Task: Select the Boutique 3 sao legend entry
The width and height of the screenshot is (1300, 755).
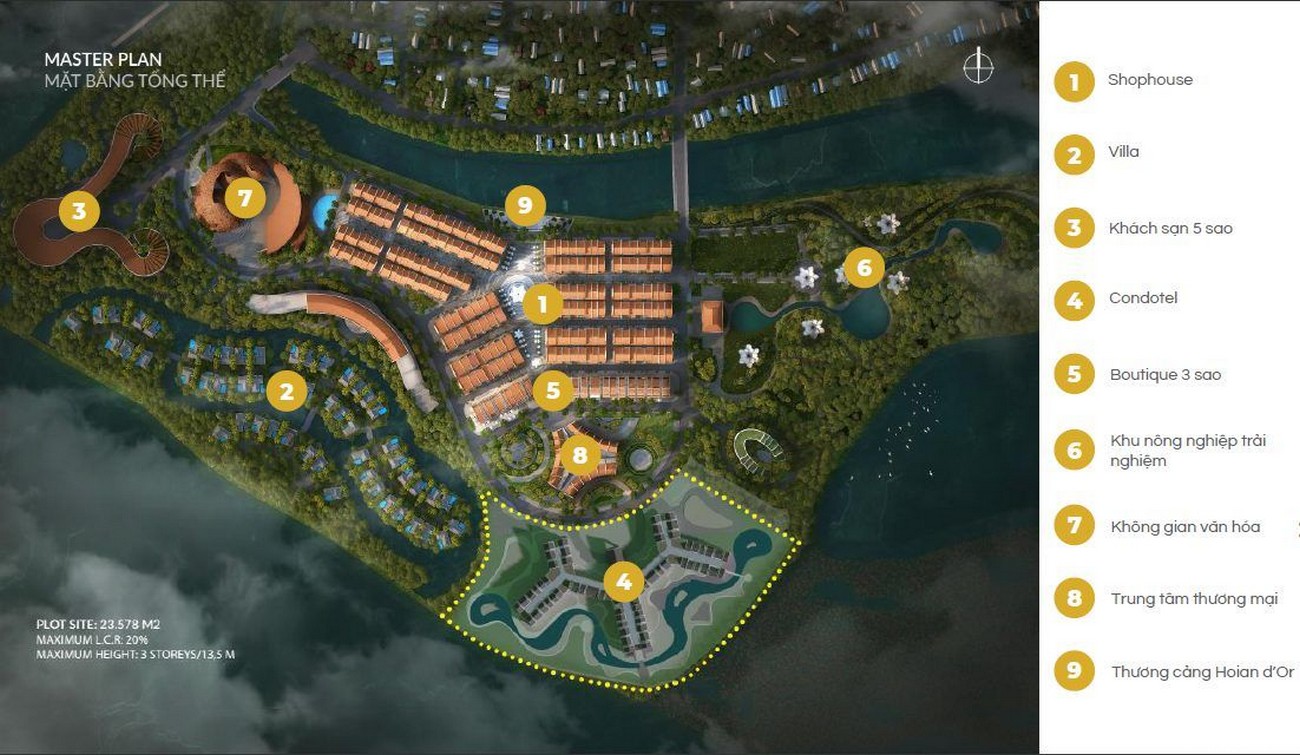Action: [1165, 375]
